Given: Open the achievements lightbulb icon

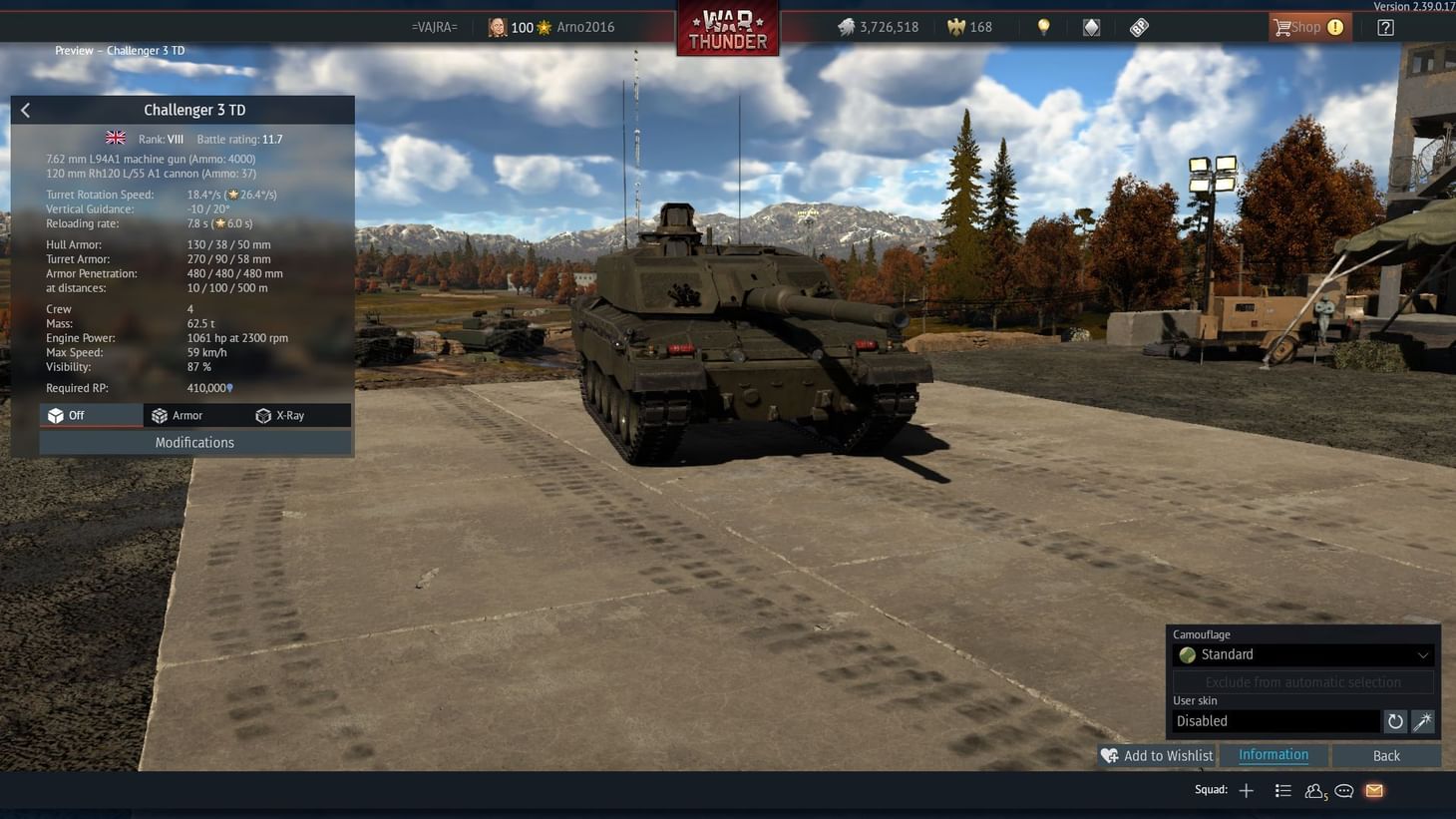Looking at the screenshot, I should [x=1043, y=27].
